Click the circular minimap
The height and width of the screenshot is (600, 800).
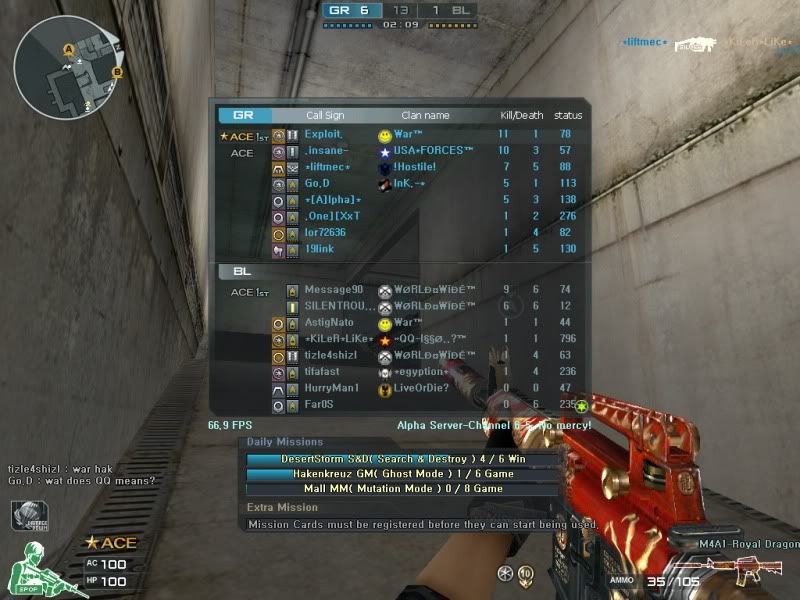pyautogui.click(x=67, y=67)
